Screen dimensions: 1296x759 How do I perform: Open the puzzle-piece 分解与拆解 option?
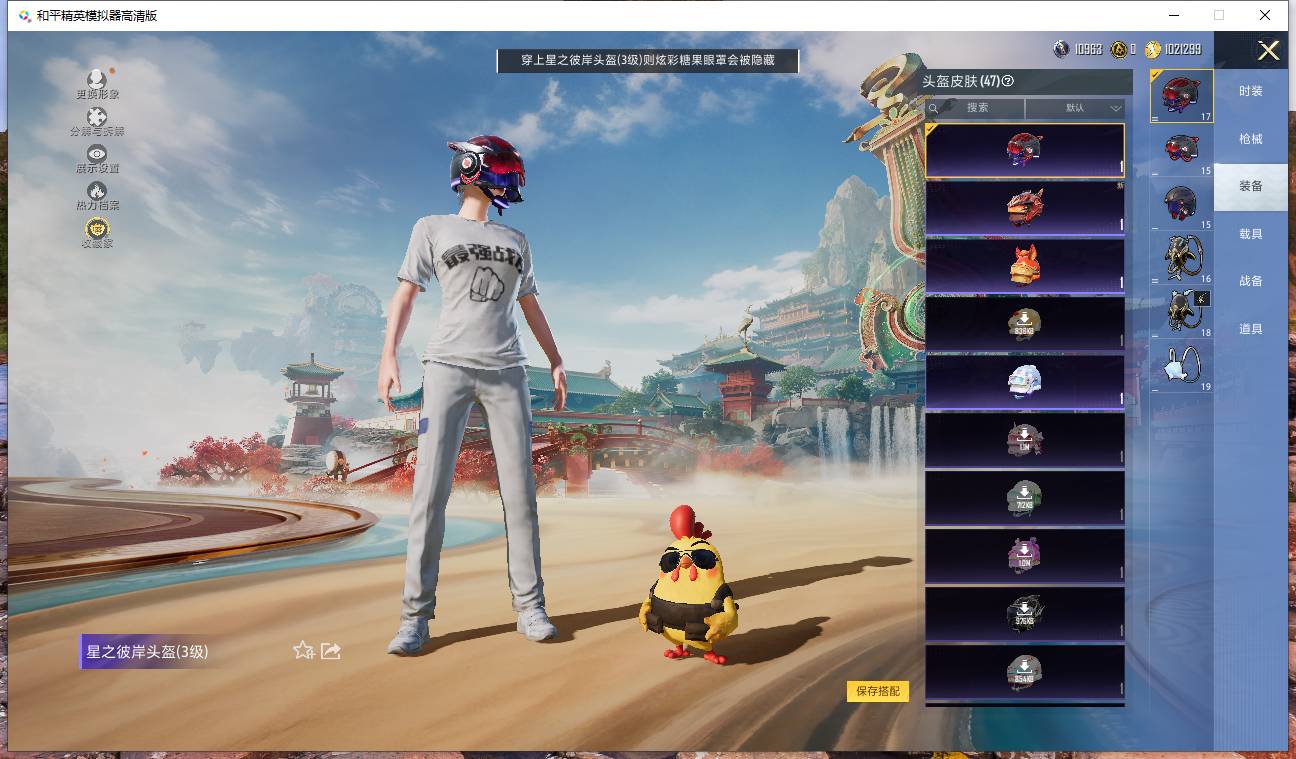[x=97, y=122]
